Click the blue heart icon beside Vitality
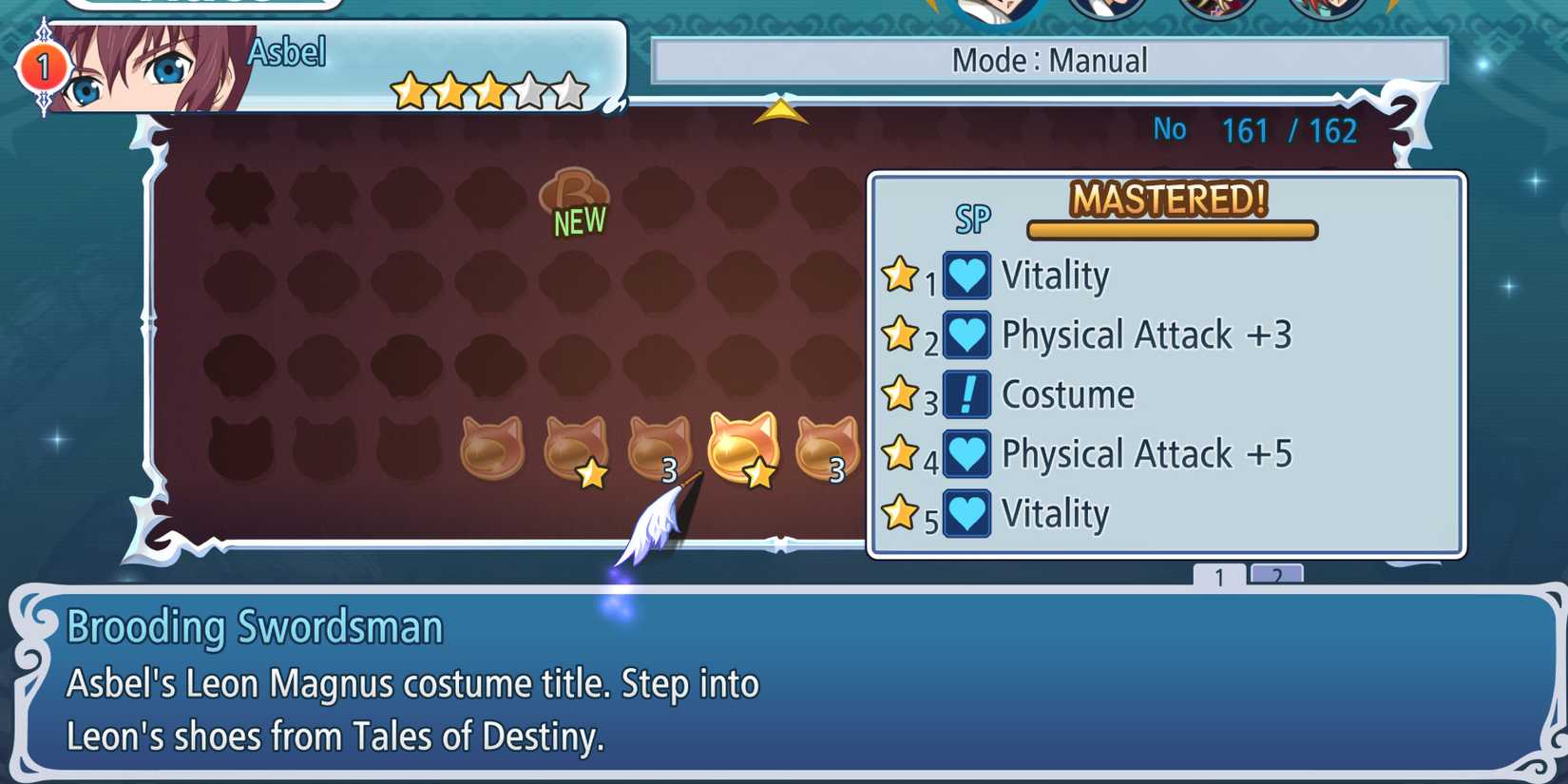 pos(966,275)
